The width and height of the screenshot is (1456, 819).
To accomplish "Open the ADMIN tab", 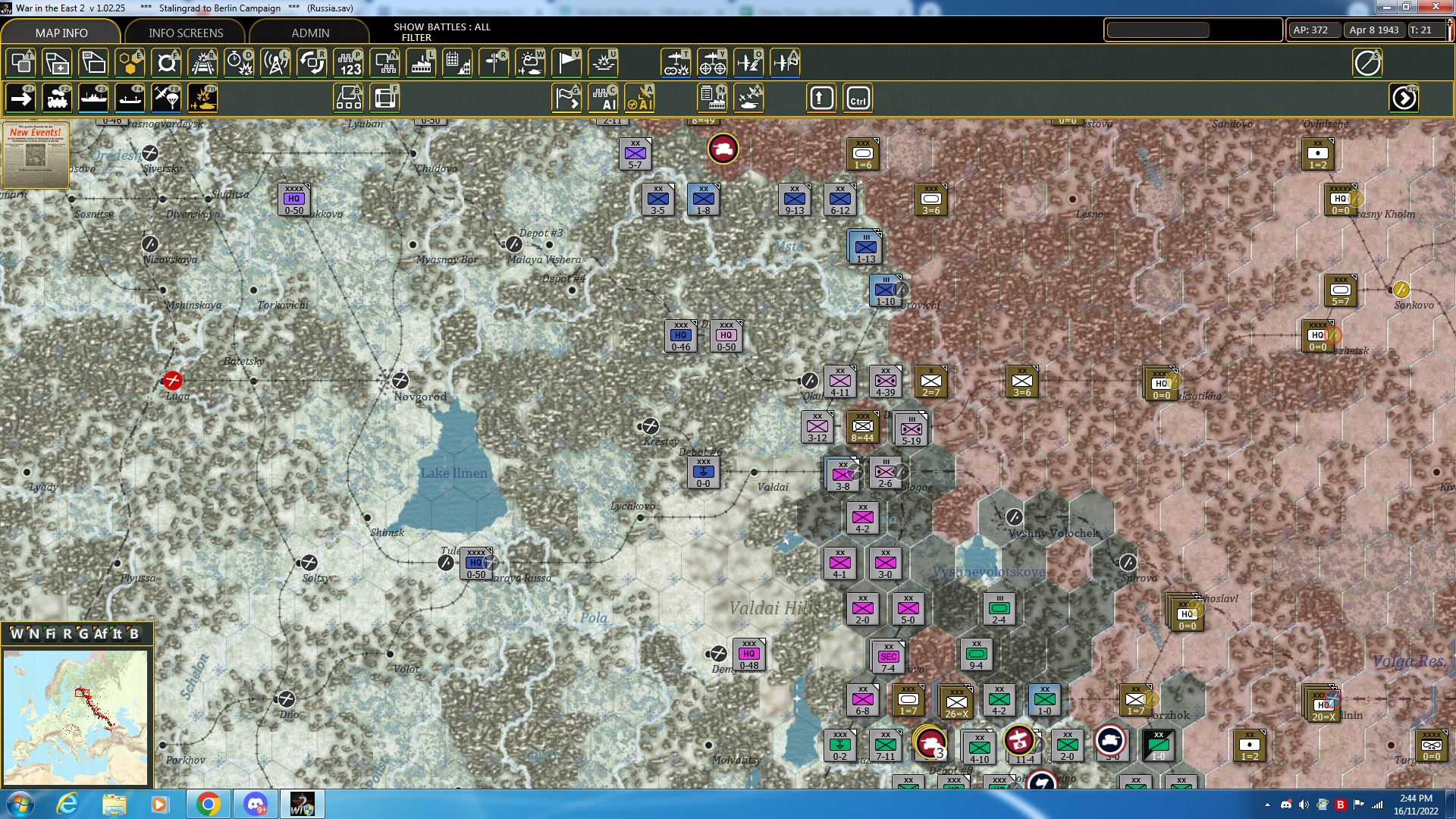I will pyautogui.click(x=309, y=33).
